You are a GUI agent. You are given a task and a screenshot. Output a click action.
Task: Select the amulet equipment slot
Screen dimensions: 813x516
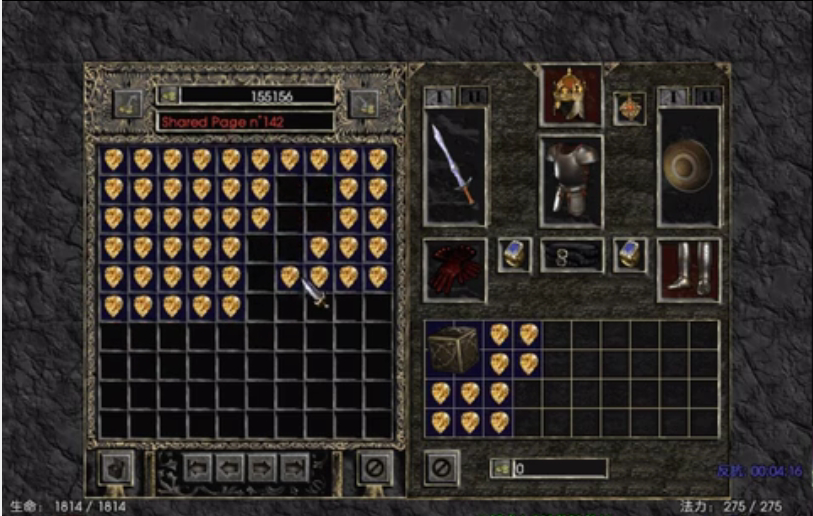(630, 107)
